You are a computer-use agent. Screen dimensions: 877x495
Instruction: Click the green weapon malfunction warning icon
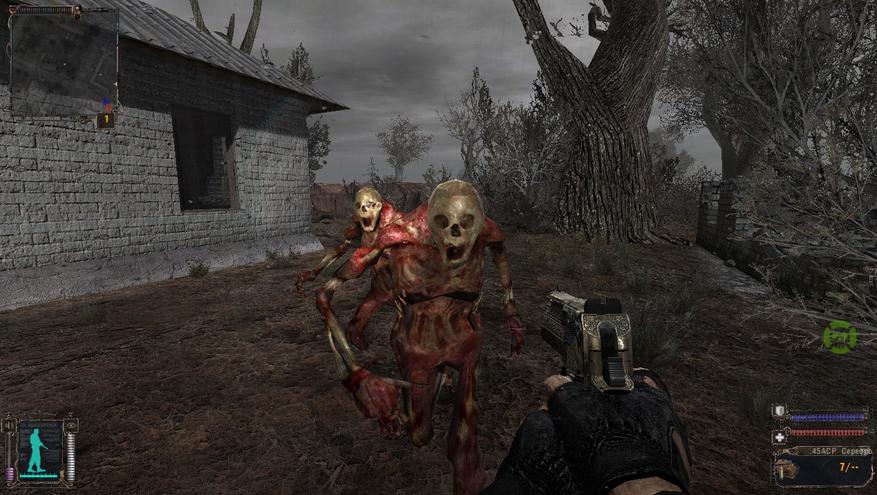click(x=839, y=337)
